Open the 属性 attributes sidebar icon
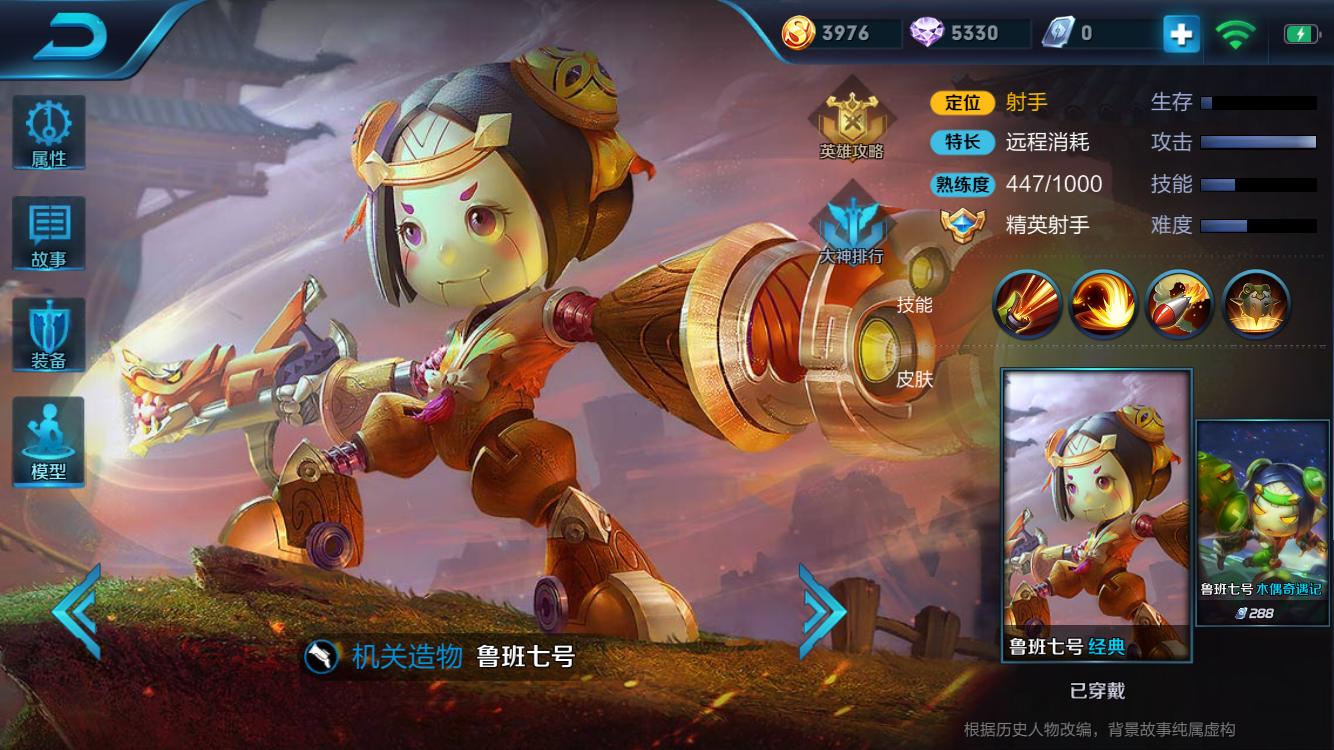This screenshot has width=1334, height=750. pyautogui.click(x=48, y=131)
